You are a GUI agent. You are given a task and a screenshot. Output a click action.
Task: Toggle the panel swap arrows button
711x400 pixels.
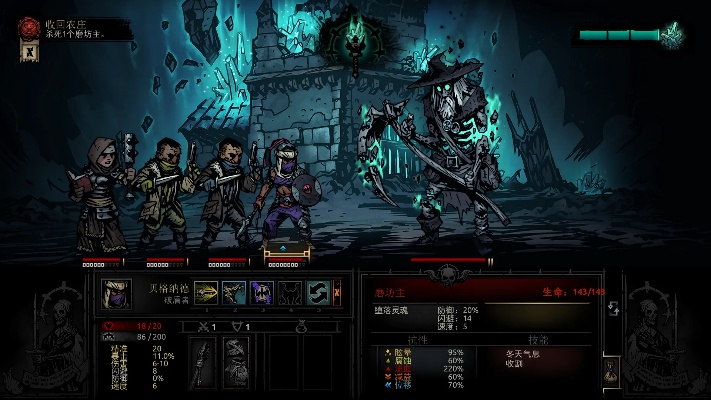click(614, 308)
